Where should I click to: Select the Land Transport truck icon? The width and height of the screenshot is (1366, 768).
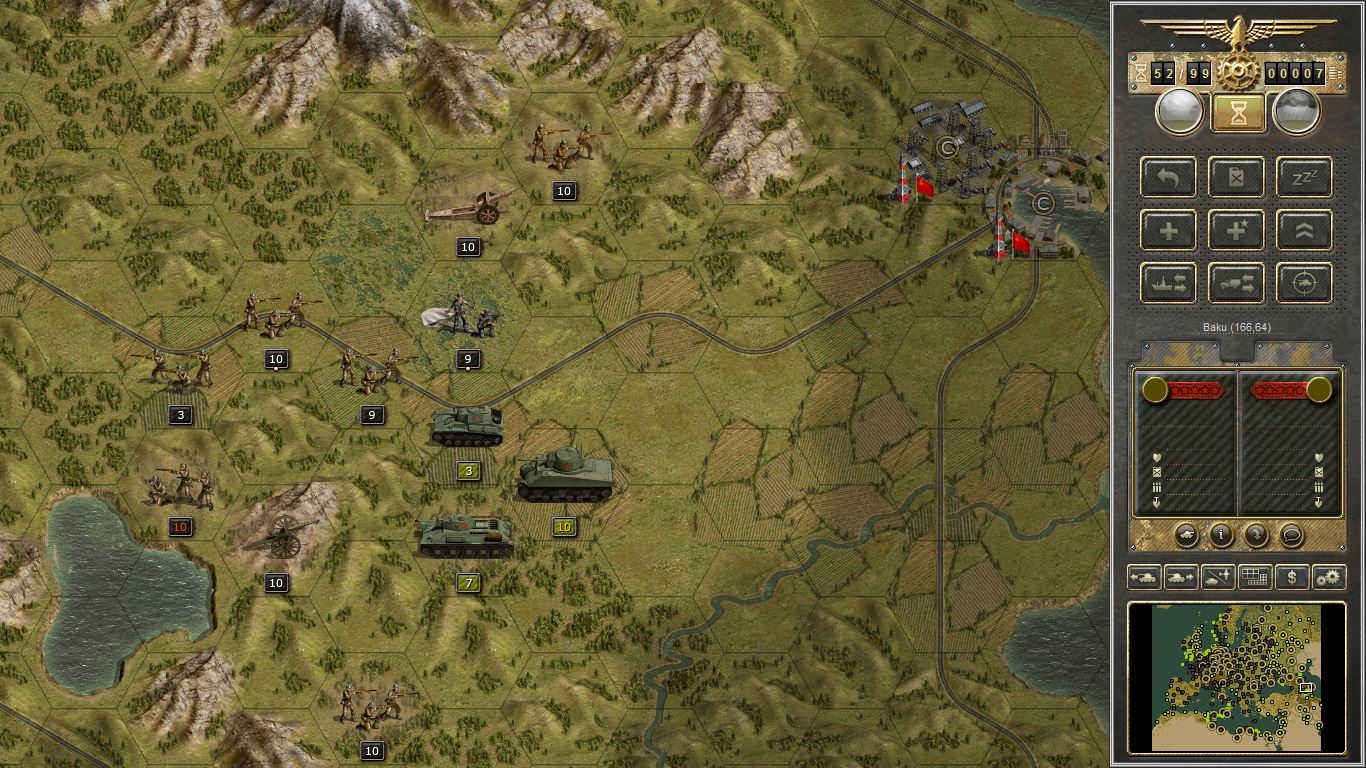(1235, 283)
